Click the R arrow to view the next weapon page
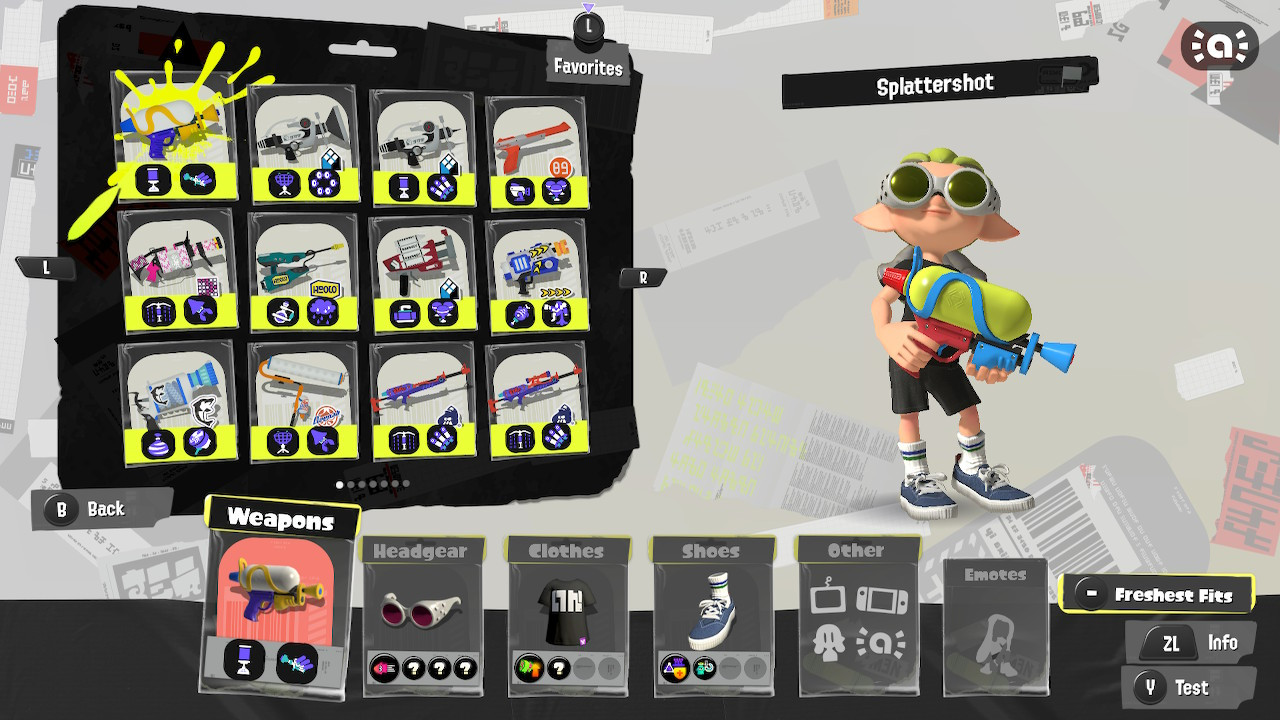 [x=642, y=276]
